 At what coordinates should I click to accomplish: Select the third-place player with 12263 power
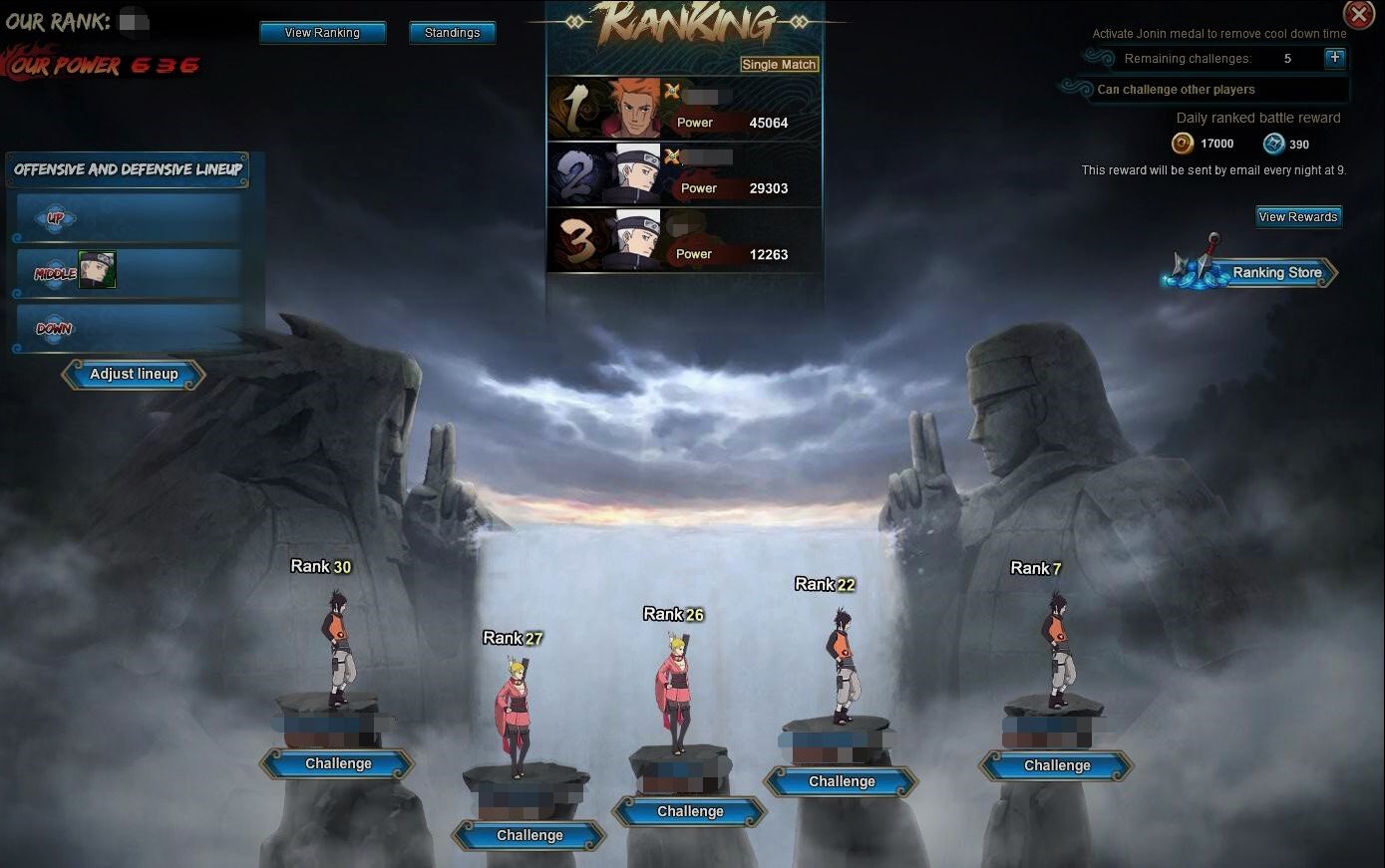click(685, 240)
